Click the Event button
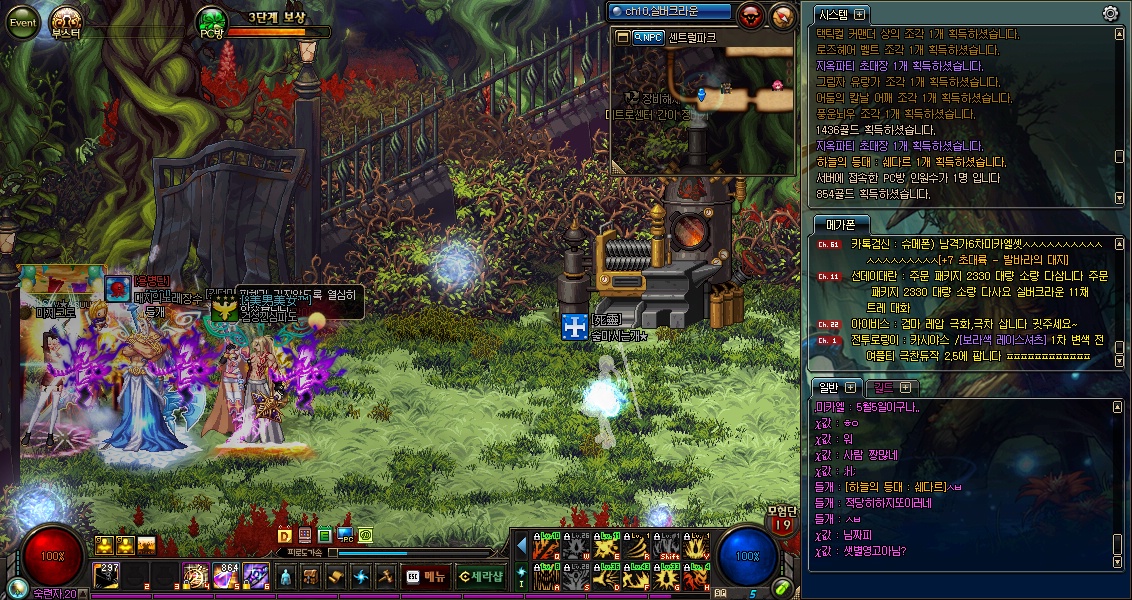Image resolution: width=1132 pixels, height=600 pixels. click(x=23, y=22)
